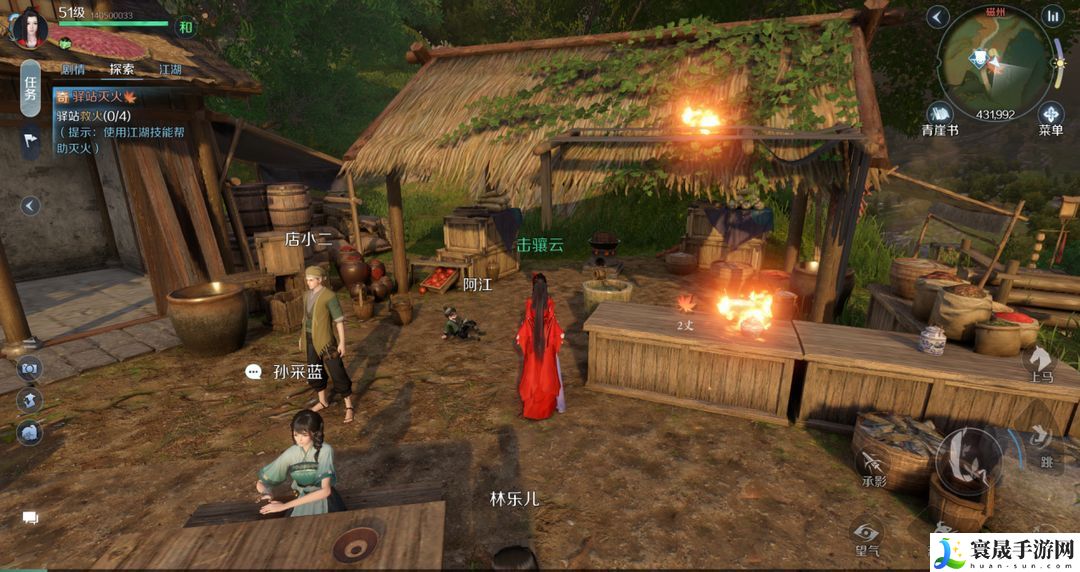Activate the 望气 eye skill
The image size is (1080, 572).
(865, 535)
